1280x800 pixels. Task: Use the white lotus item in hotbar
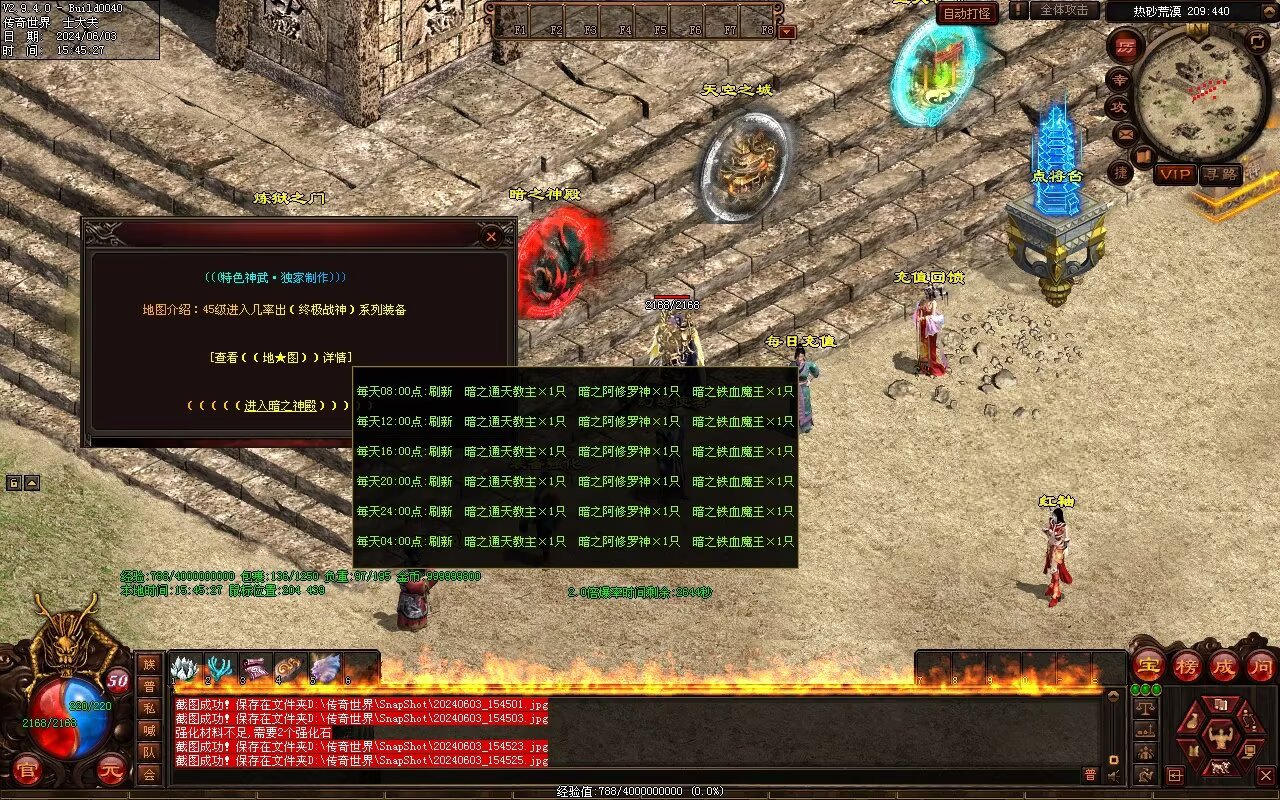click(x=185, y=668)
